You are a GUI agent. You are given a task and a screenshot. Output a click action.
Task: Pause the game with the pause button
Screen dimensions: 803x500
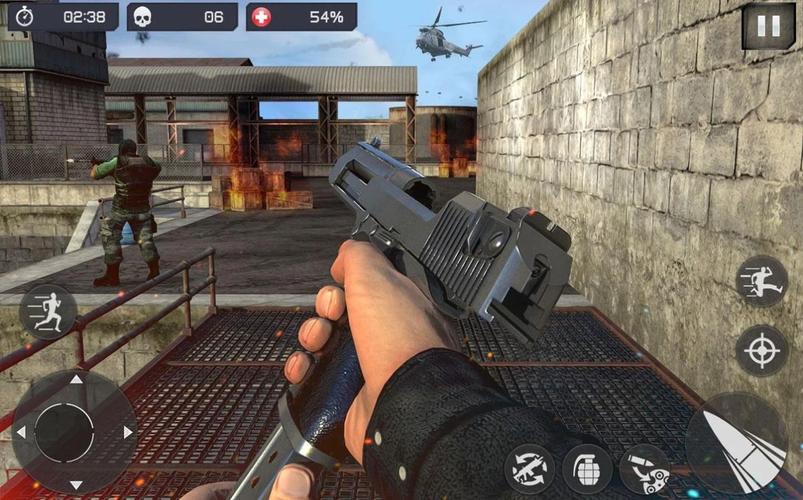pyautogui.click(x=768, y=25)
